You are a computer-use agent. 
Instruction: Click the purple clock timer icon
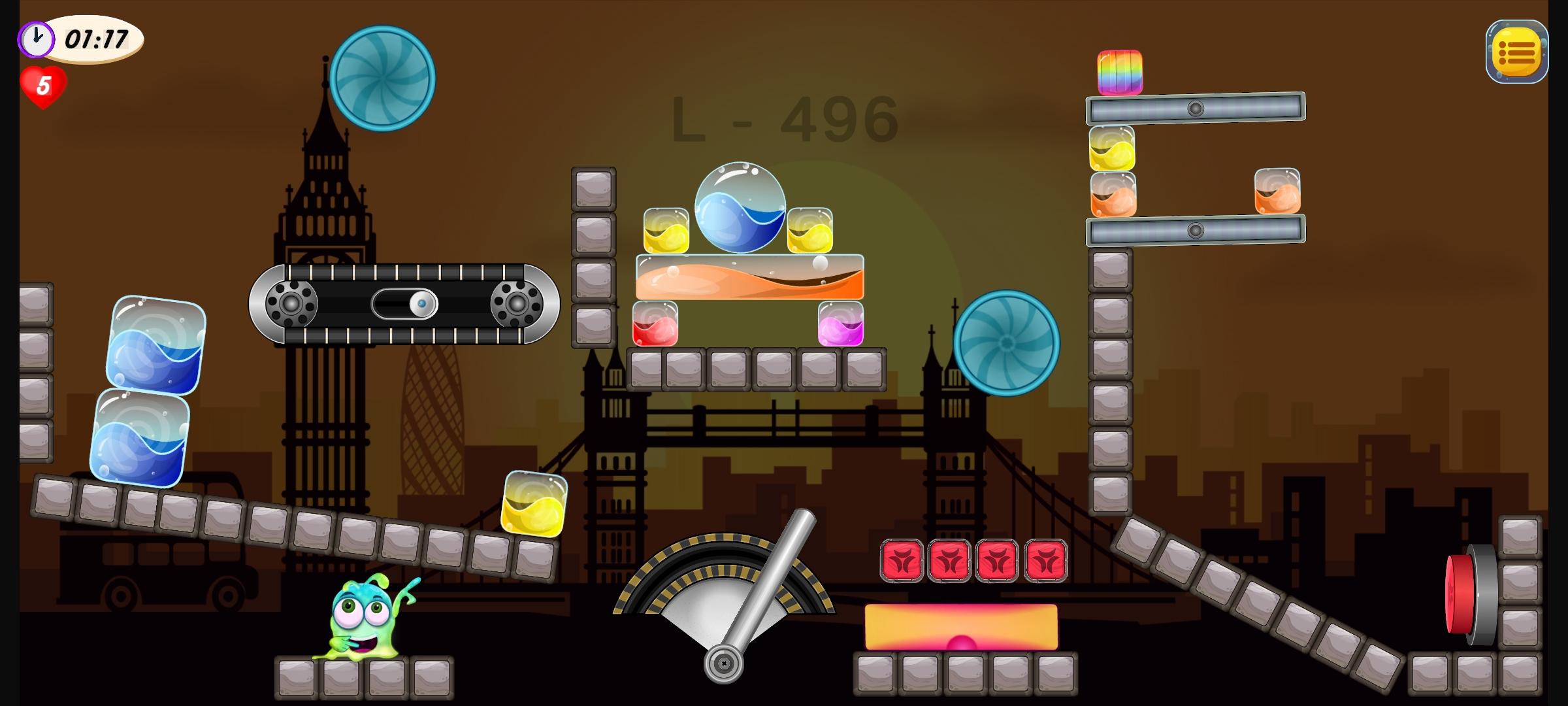click(36, 39)
